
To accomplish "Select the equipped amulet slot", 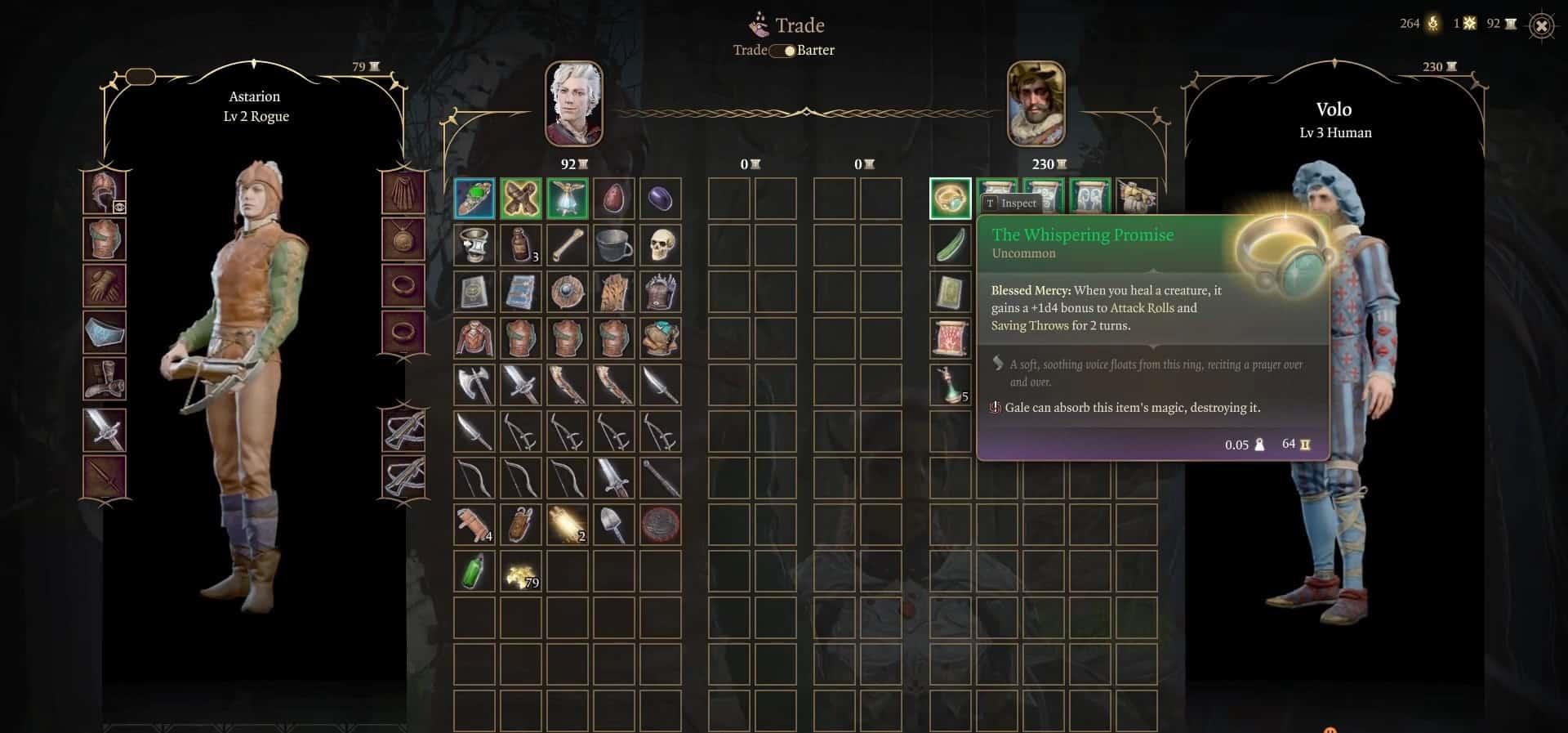I will pos(403,239).
